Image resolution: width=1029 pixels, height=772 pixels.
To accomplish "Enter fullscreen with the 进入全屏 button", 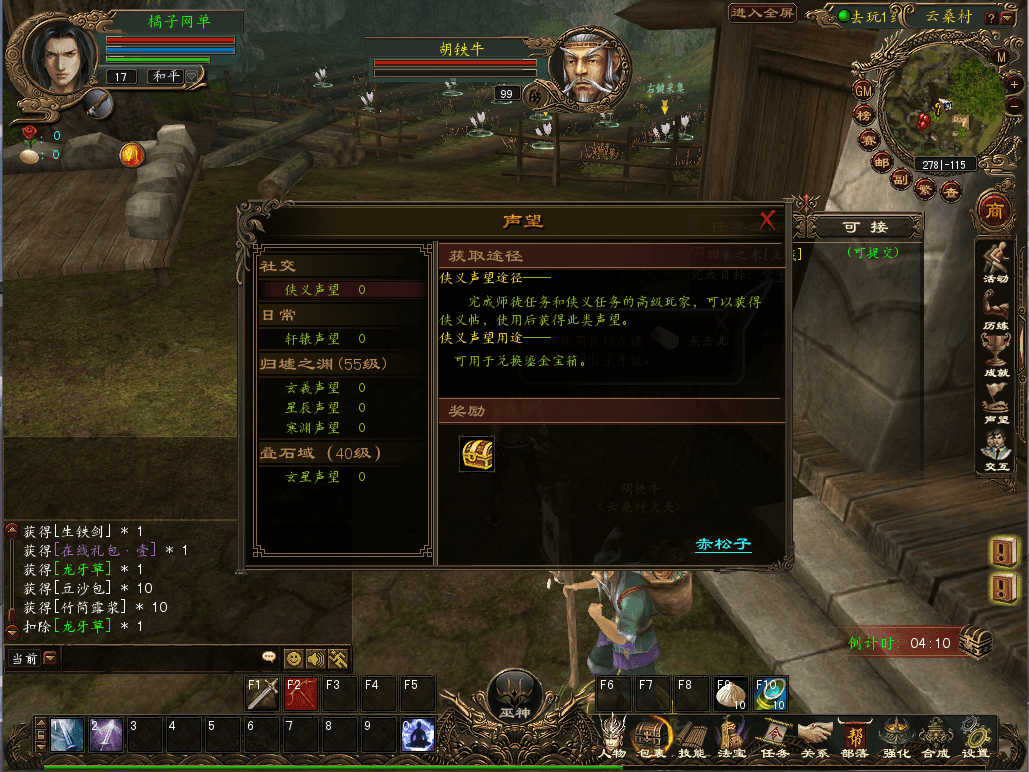I will tap(763, 13).
